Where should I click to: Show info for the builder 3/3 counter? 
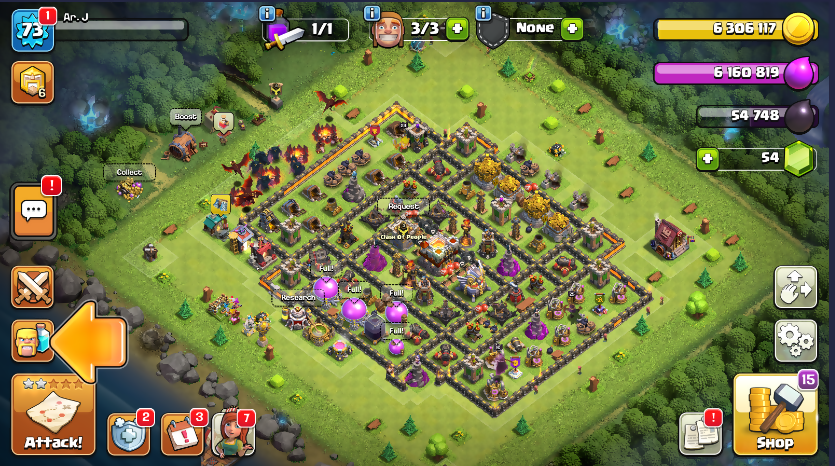(372, 13)
